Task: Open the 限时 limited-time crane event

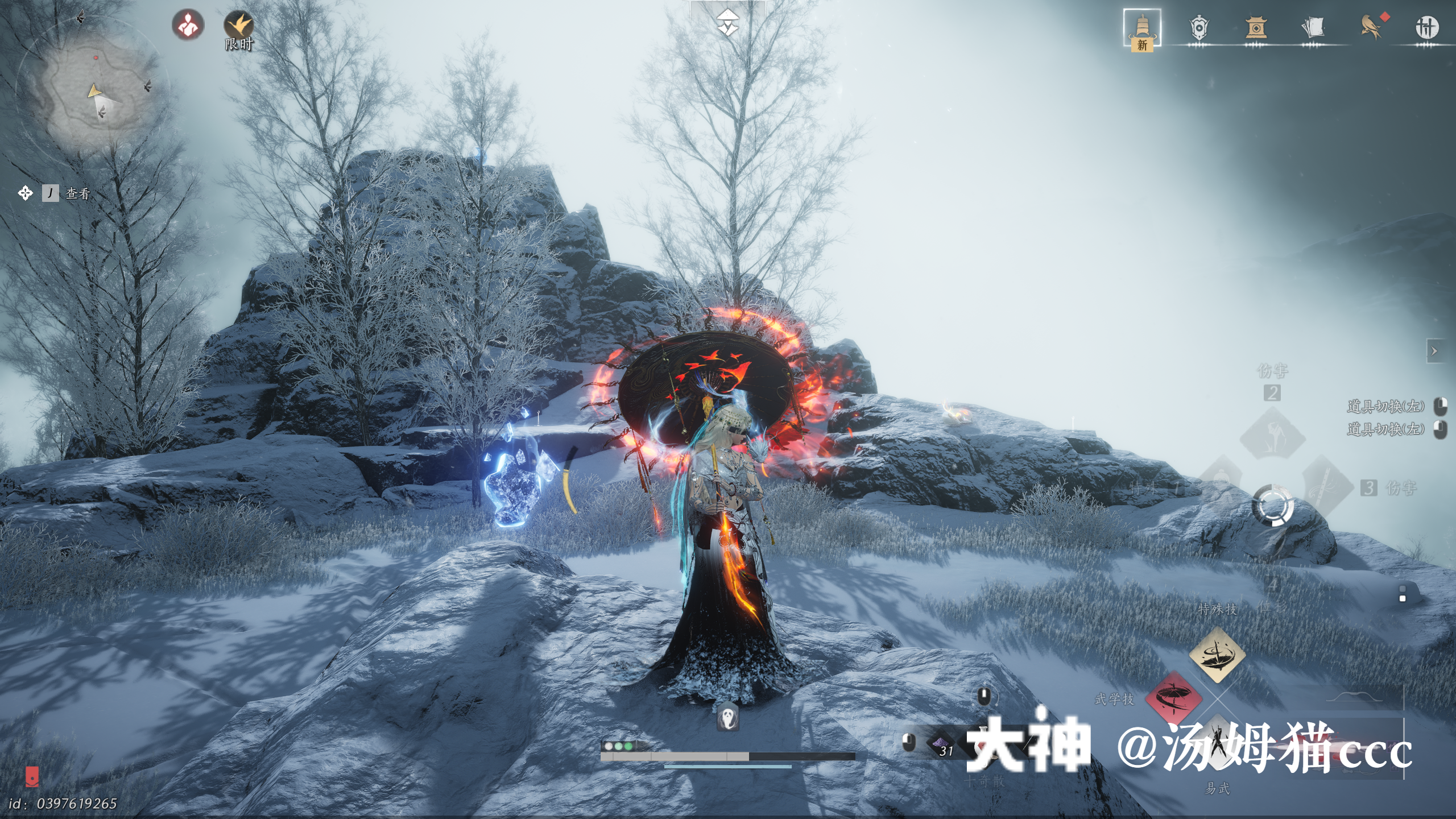Action: [x=239, y=27]
